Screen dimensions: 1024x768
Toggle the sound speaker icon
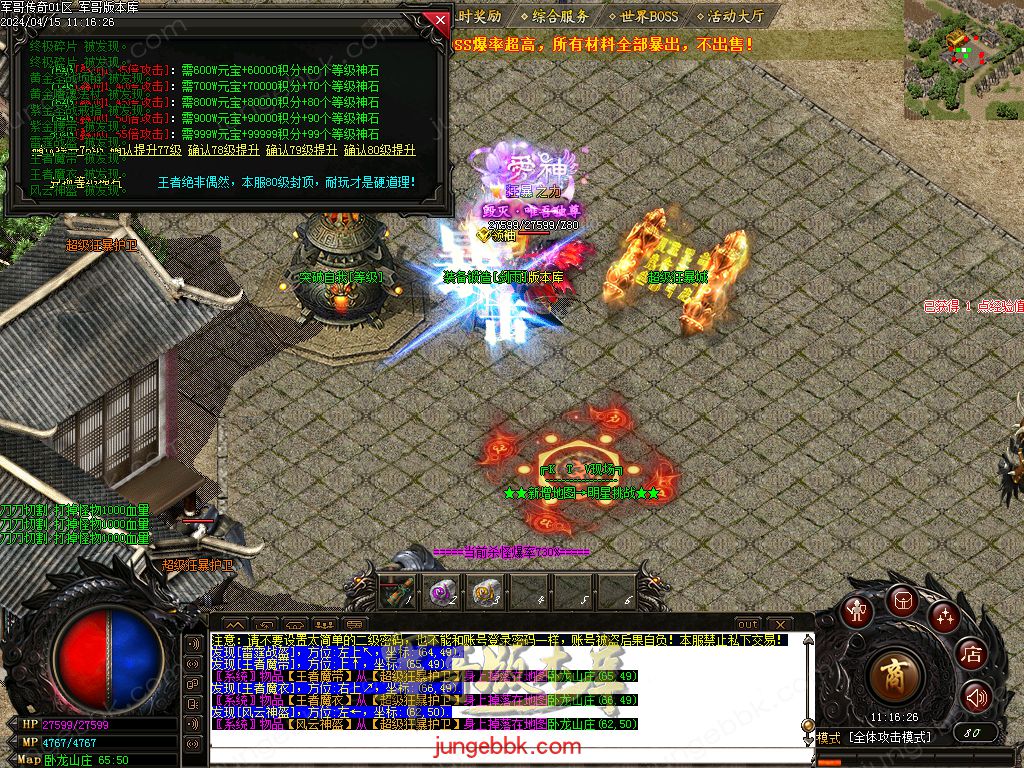click(976, 696)
